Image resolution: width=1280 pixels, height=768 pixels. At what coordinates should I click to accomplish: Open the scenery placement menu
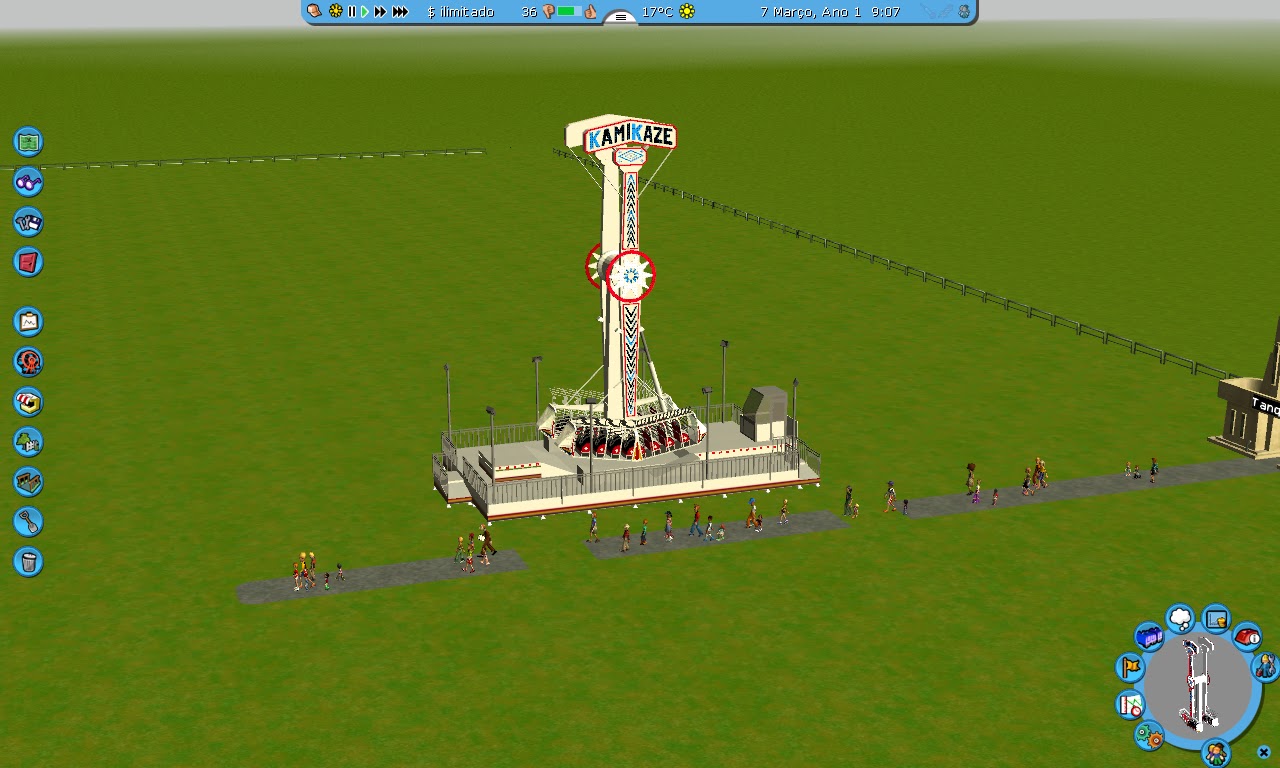[x=28, y=442]
